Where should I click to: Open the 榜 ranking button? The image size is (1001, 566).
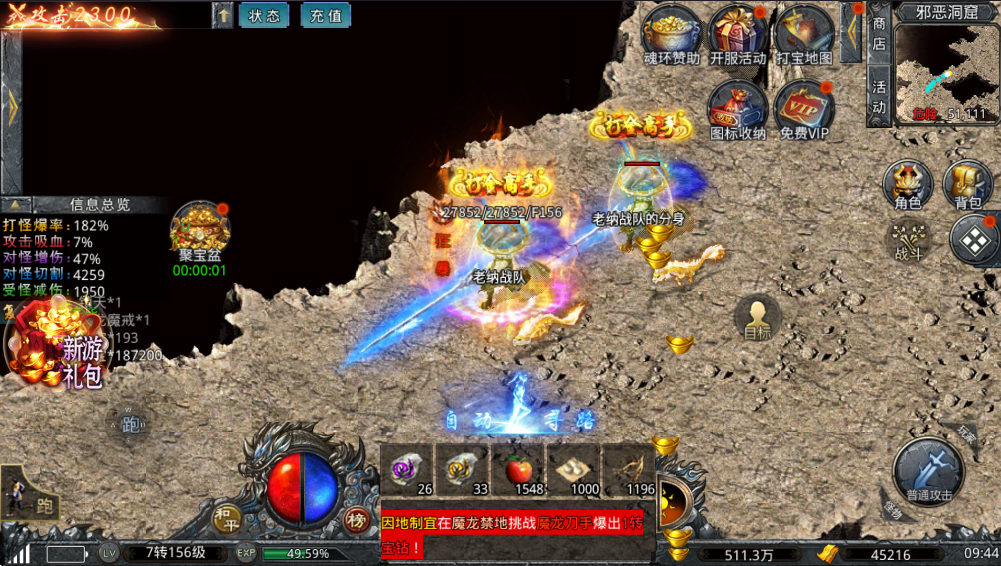click(356, 519)
